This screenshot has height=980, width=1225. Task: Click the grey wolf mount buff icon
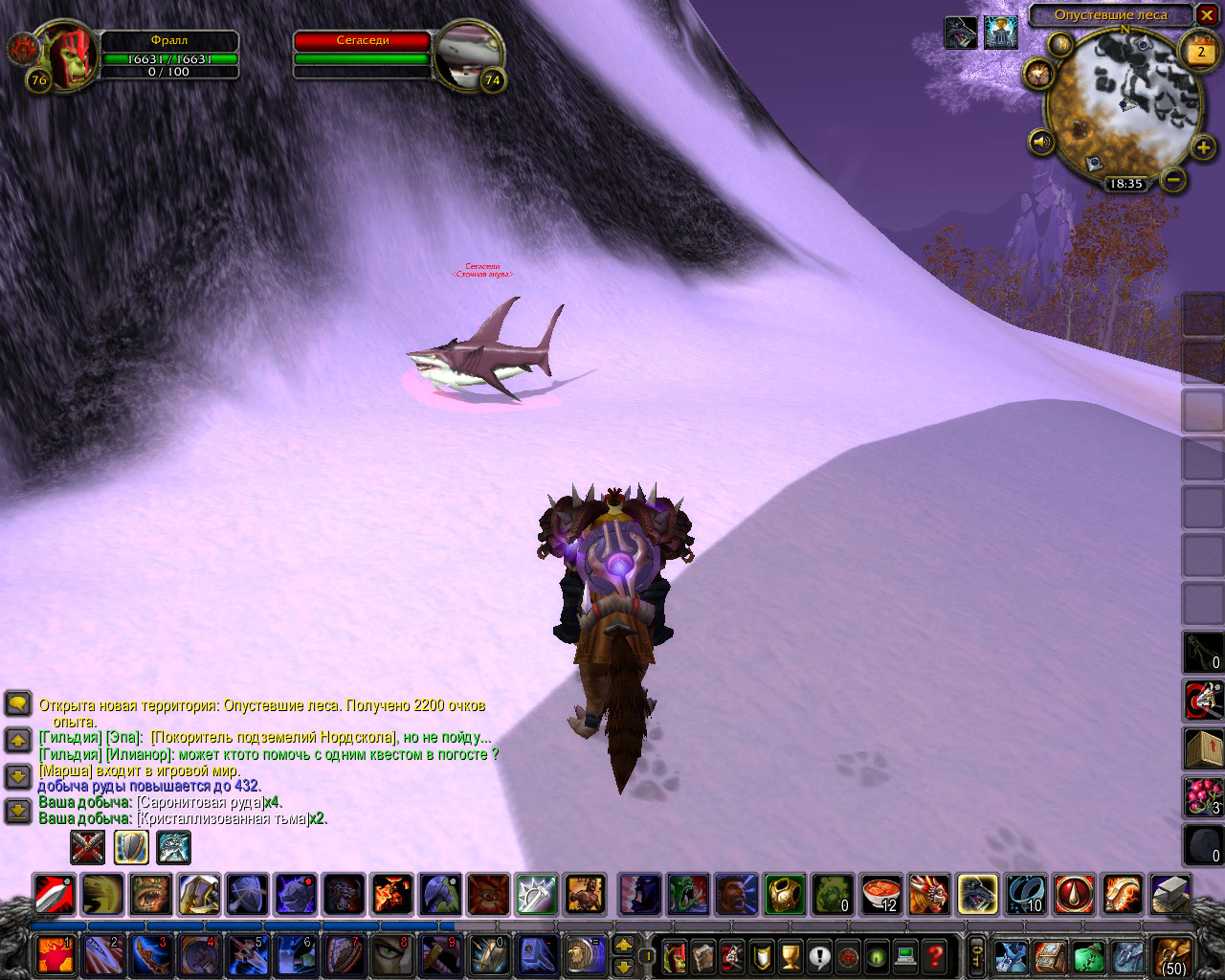[x=961, y=33]
